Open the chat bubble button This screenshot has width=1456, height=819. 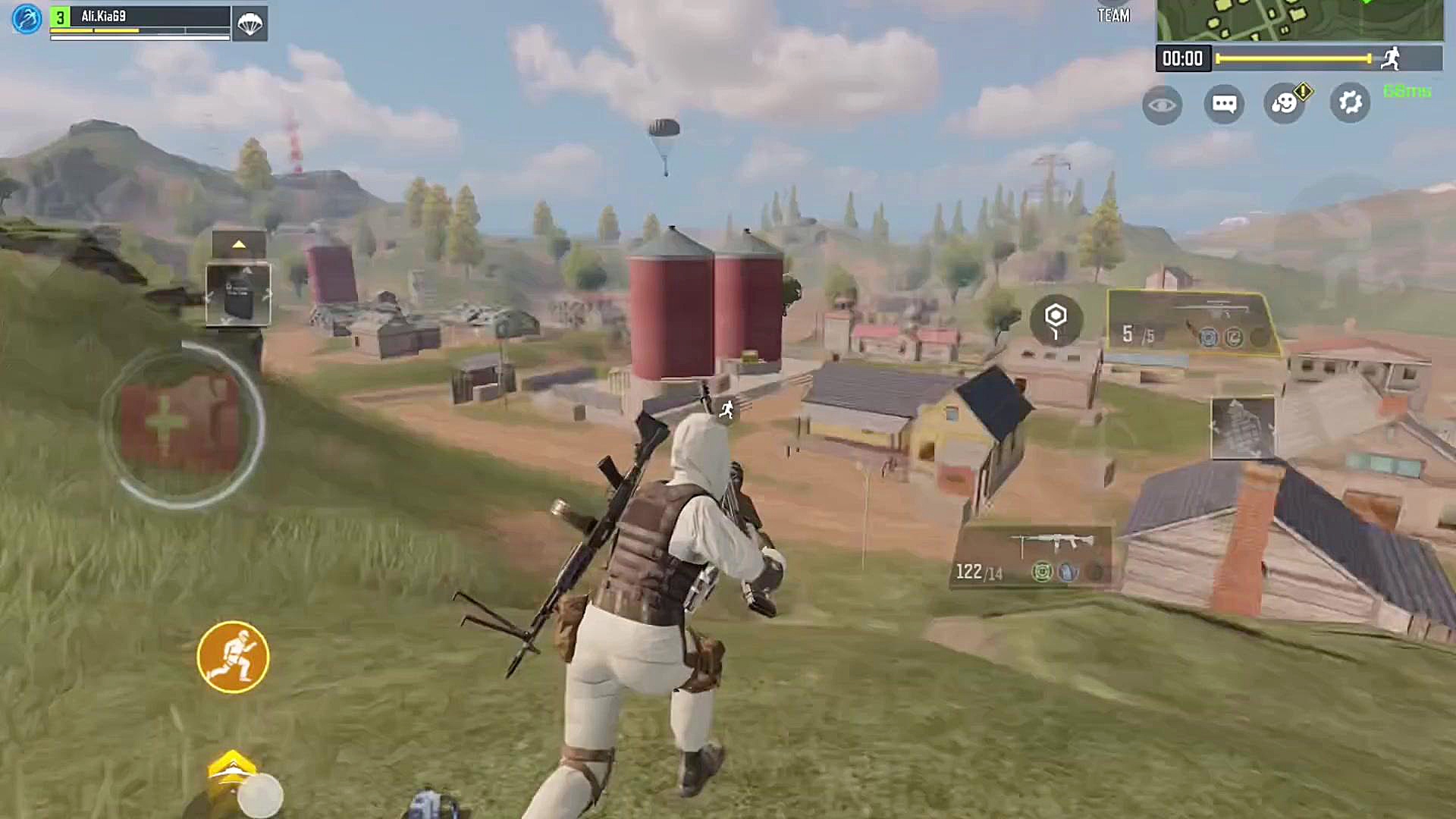[1224, 104]
